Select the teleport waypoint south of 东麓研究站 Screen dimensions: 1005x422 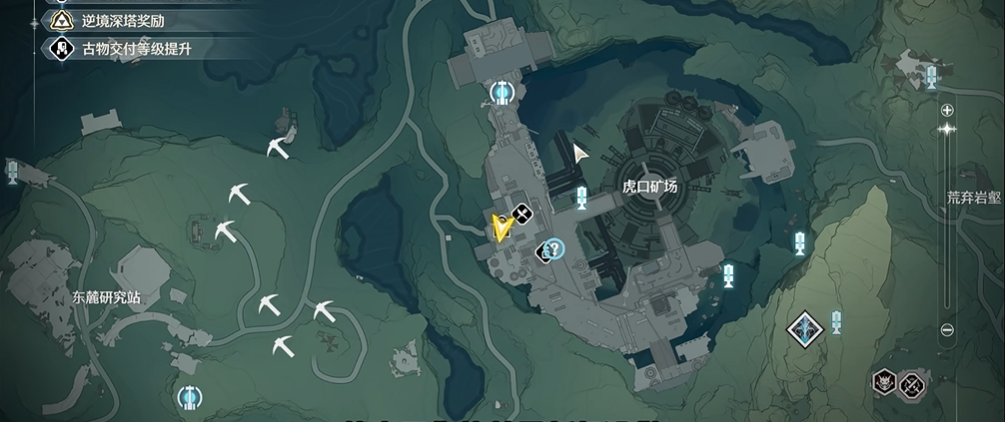[x=187, y=397]
